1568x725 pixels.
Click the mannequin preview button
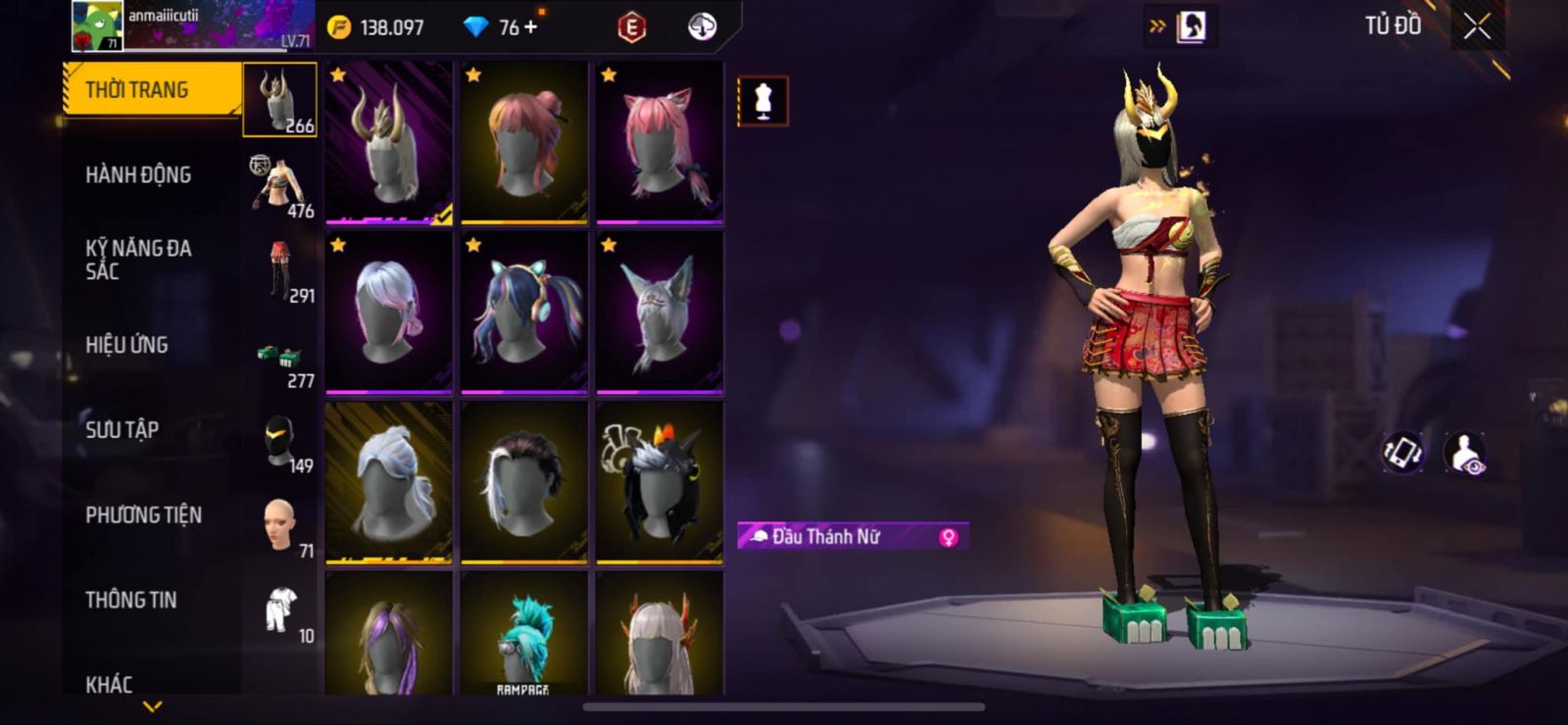762,101
